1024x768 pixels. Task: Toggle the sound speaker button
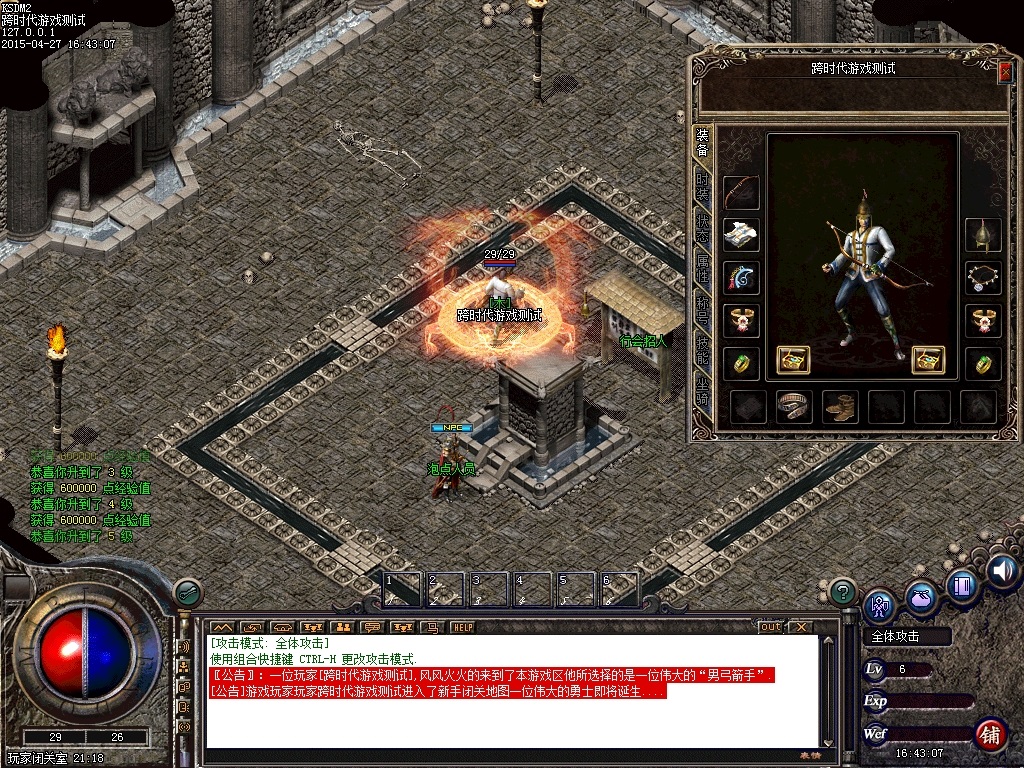(1002, 570)
